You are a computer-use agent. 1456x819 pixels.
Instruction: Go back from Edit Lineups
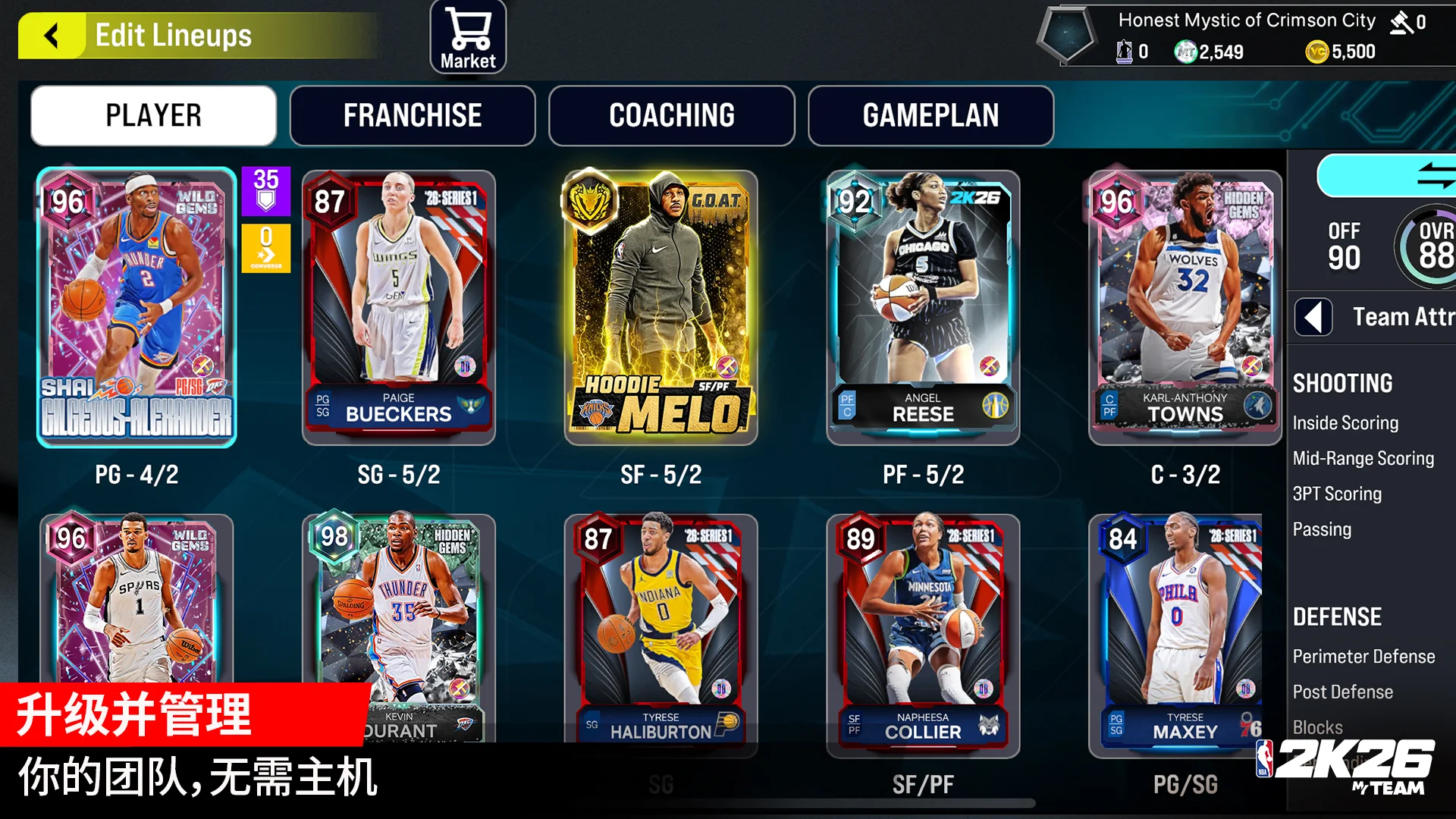click(50, 35)
